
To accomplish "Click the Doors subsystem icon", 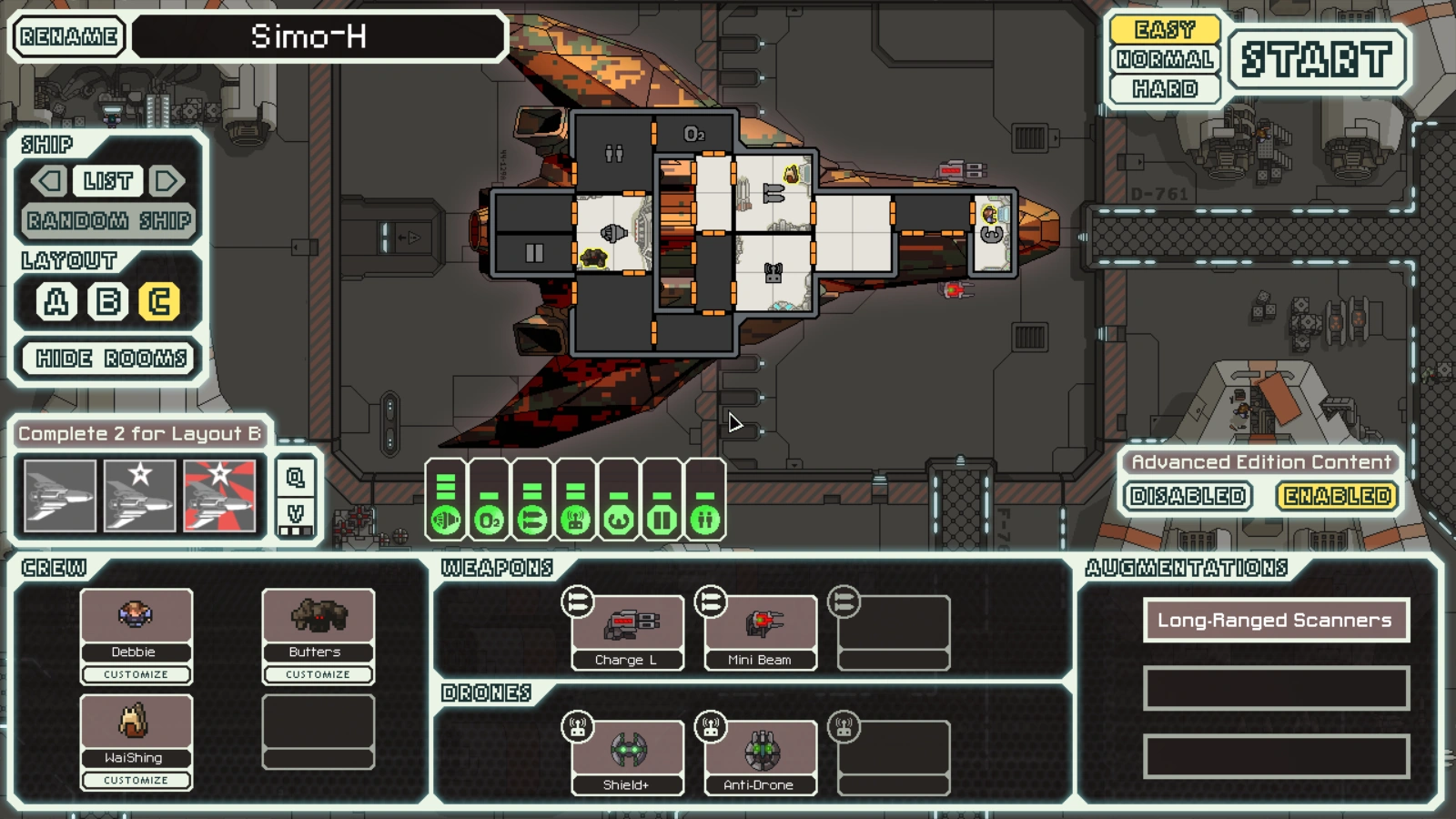I will tap(662, 519).
